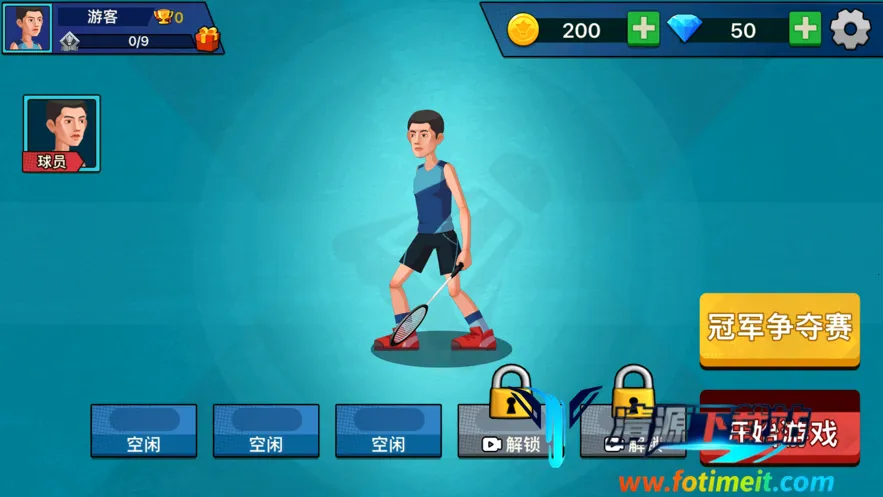Image resolution: width=883 pixels, height=497 pixels.
Task: Open the settings gear icon
Action: point(850,30)
